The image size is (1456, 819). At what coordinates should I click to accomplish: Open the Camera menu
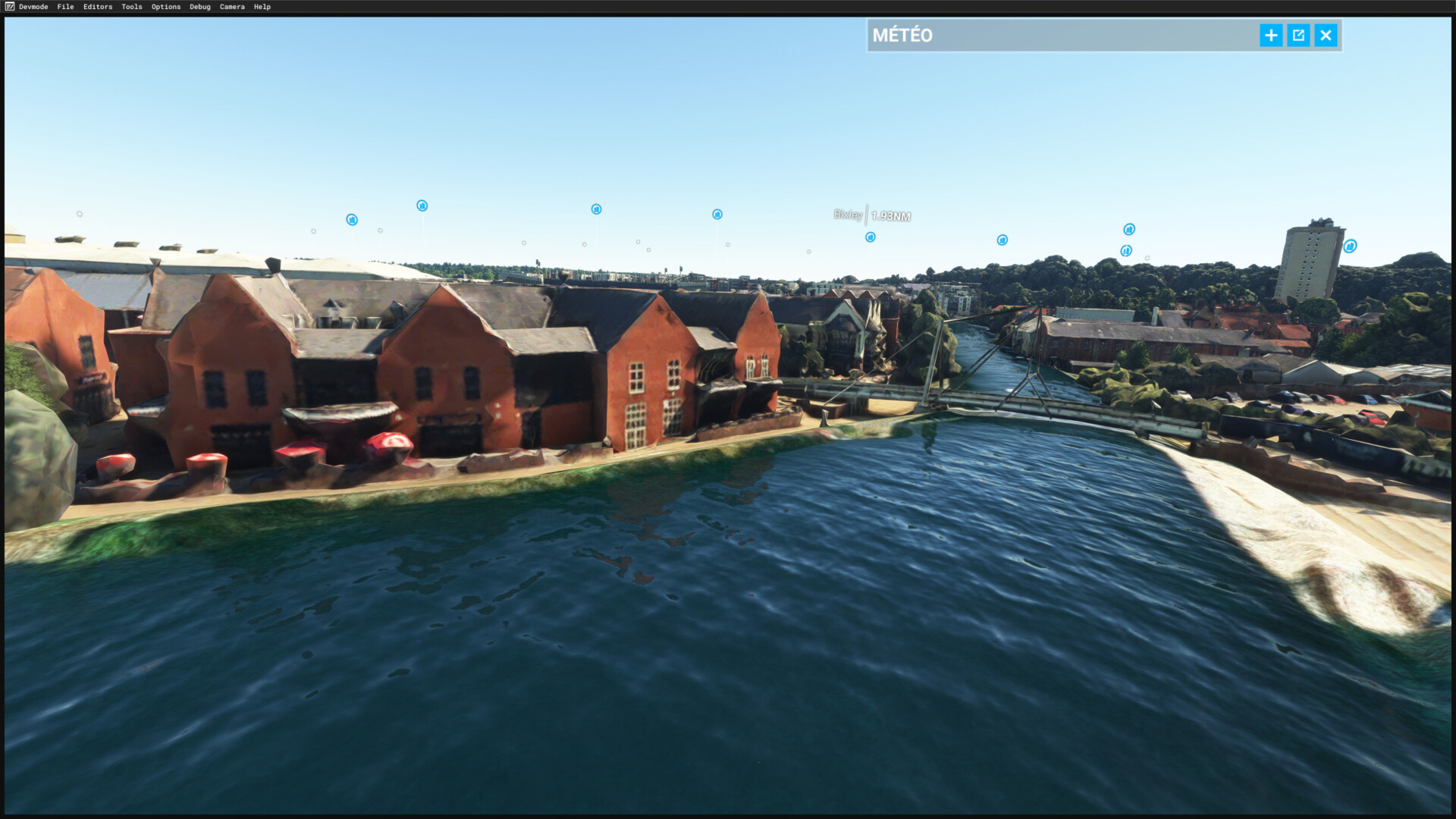coord(232,7)
